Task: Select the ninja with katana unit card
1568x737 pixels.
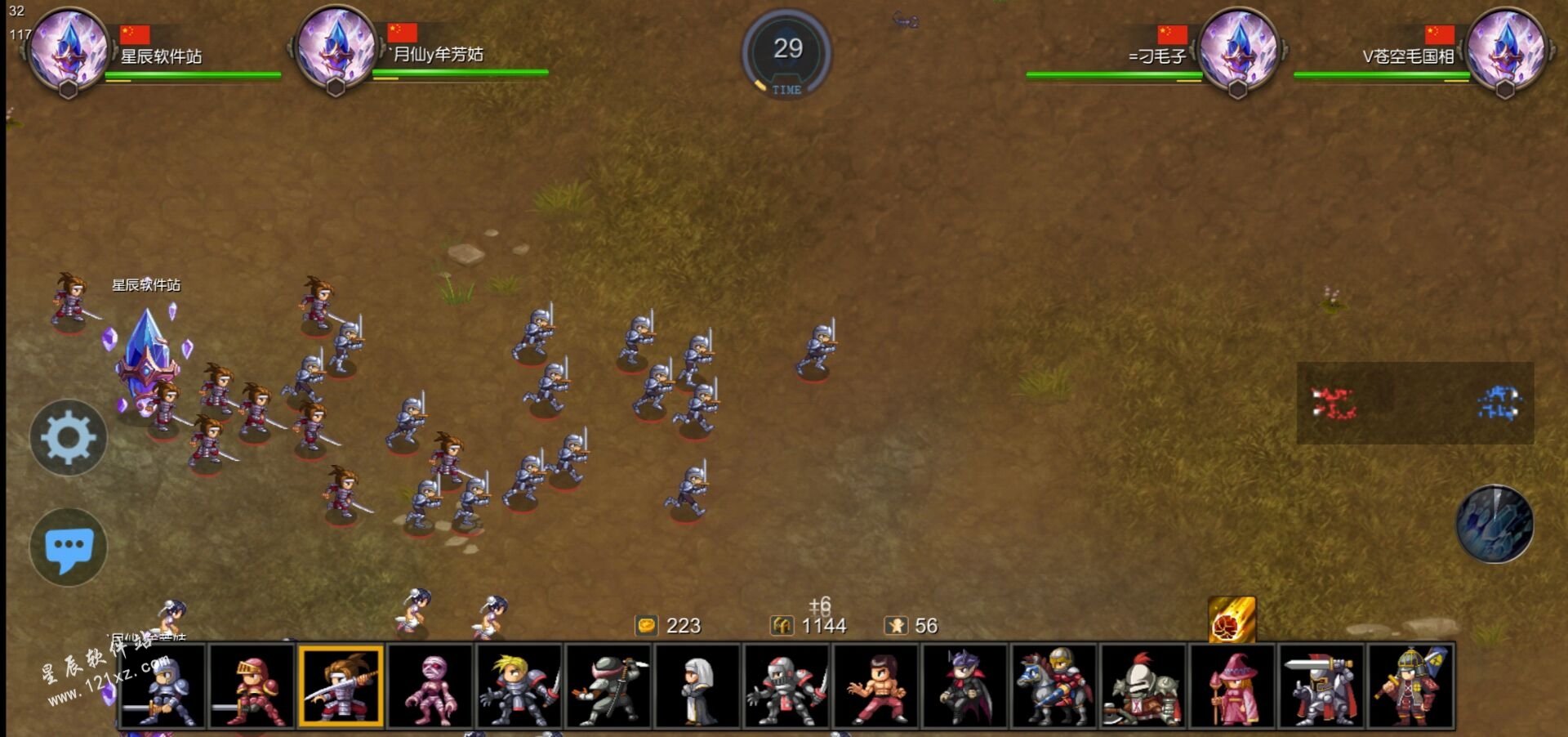Action: pos(608,686)
